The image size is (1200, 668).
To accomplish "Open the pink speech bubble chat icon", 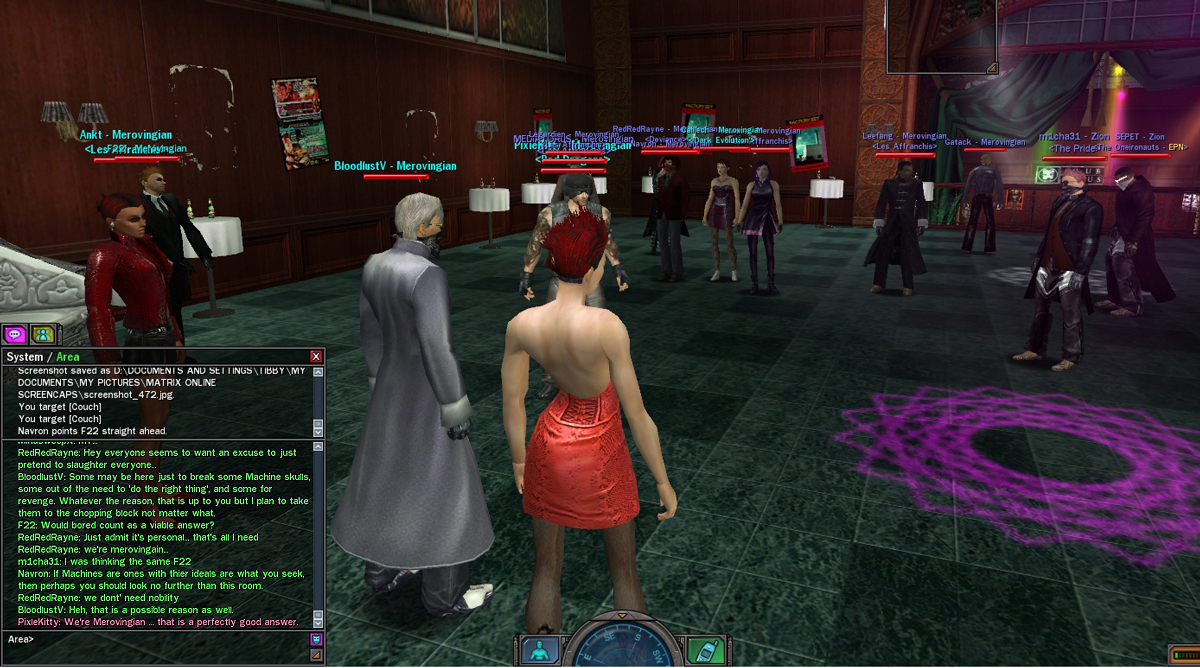I will click(14, 335).
